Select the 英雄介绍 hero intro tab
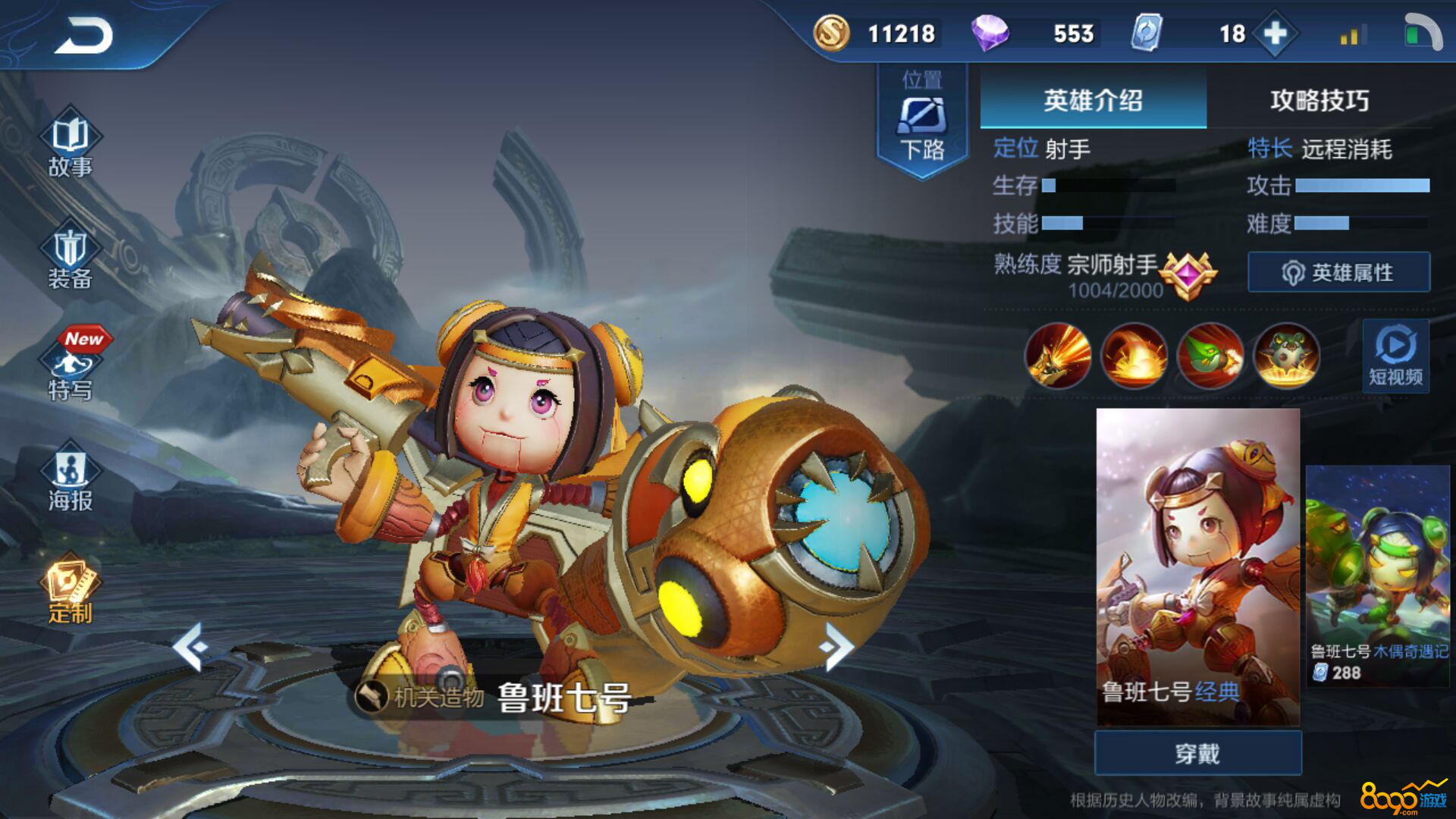Image resolution: width=1456 pixels, height=819 pixels. coord(1093,99)
